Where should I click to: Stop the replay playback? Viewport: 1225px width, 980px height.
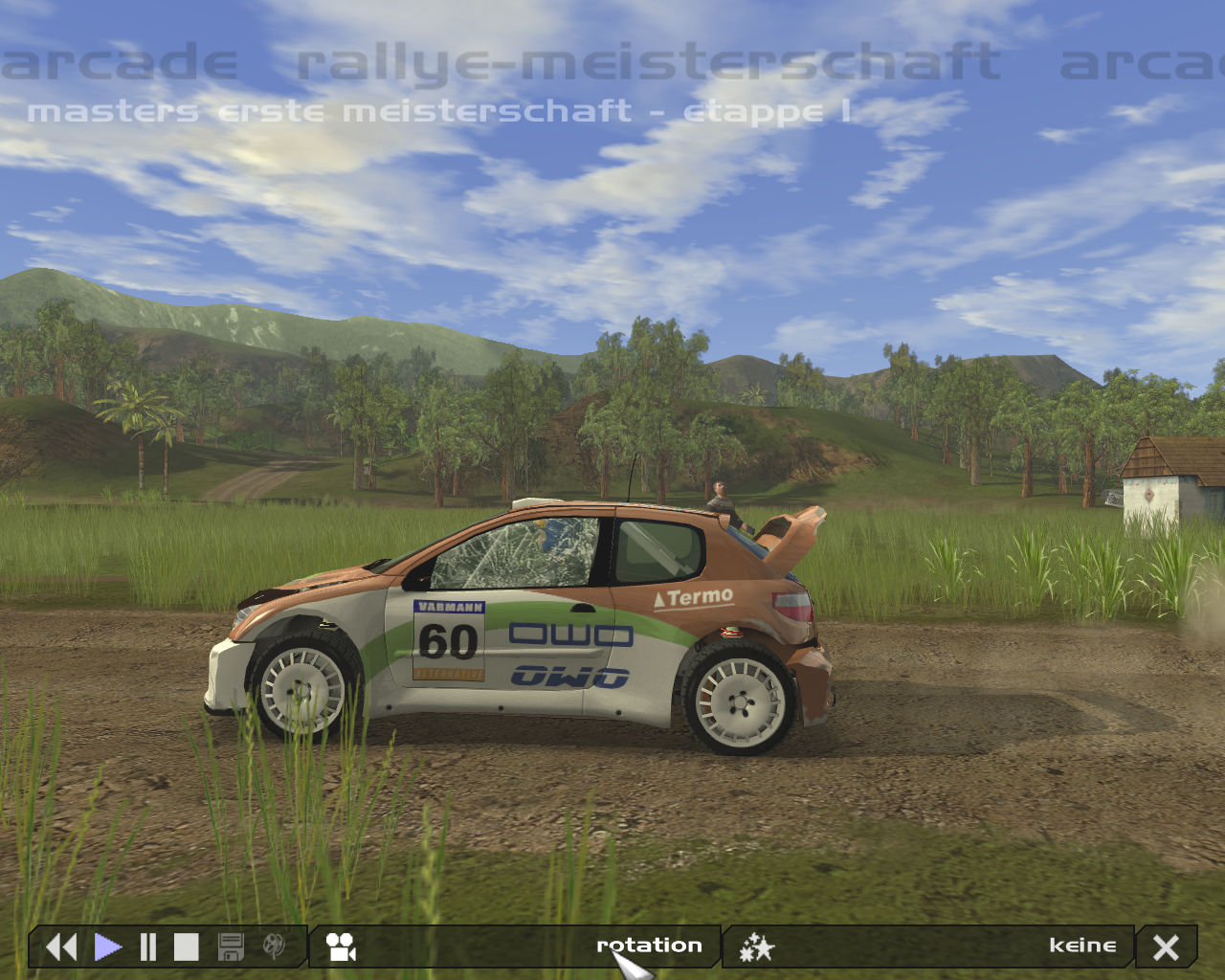pos(186,947)
